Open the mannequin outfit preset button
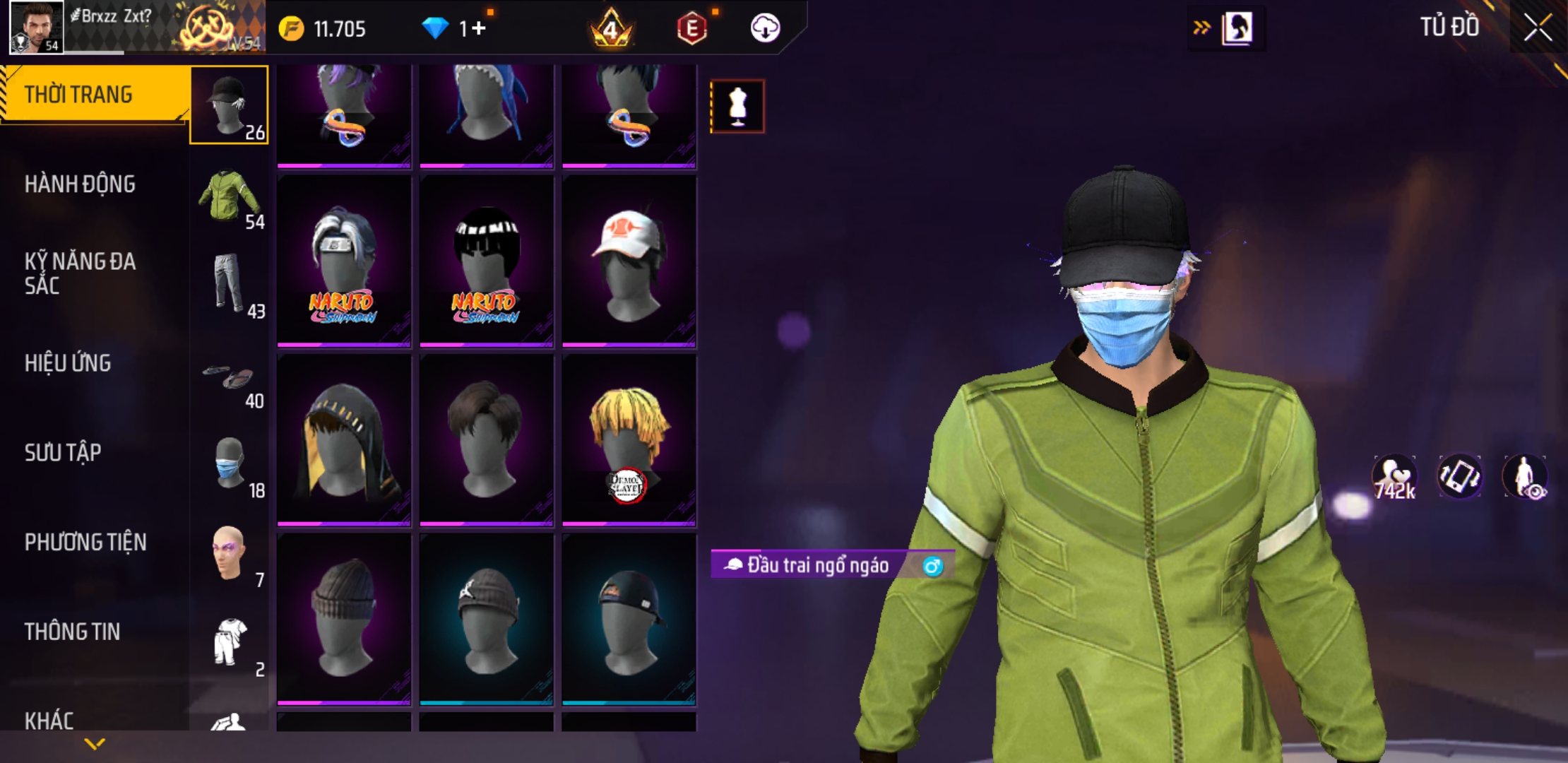This screenshot has width=1568, height=763. (737, 107)
